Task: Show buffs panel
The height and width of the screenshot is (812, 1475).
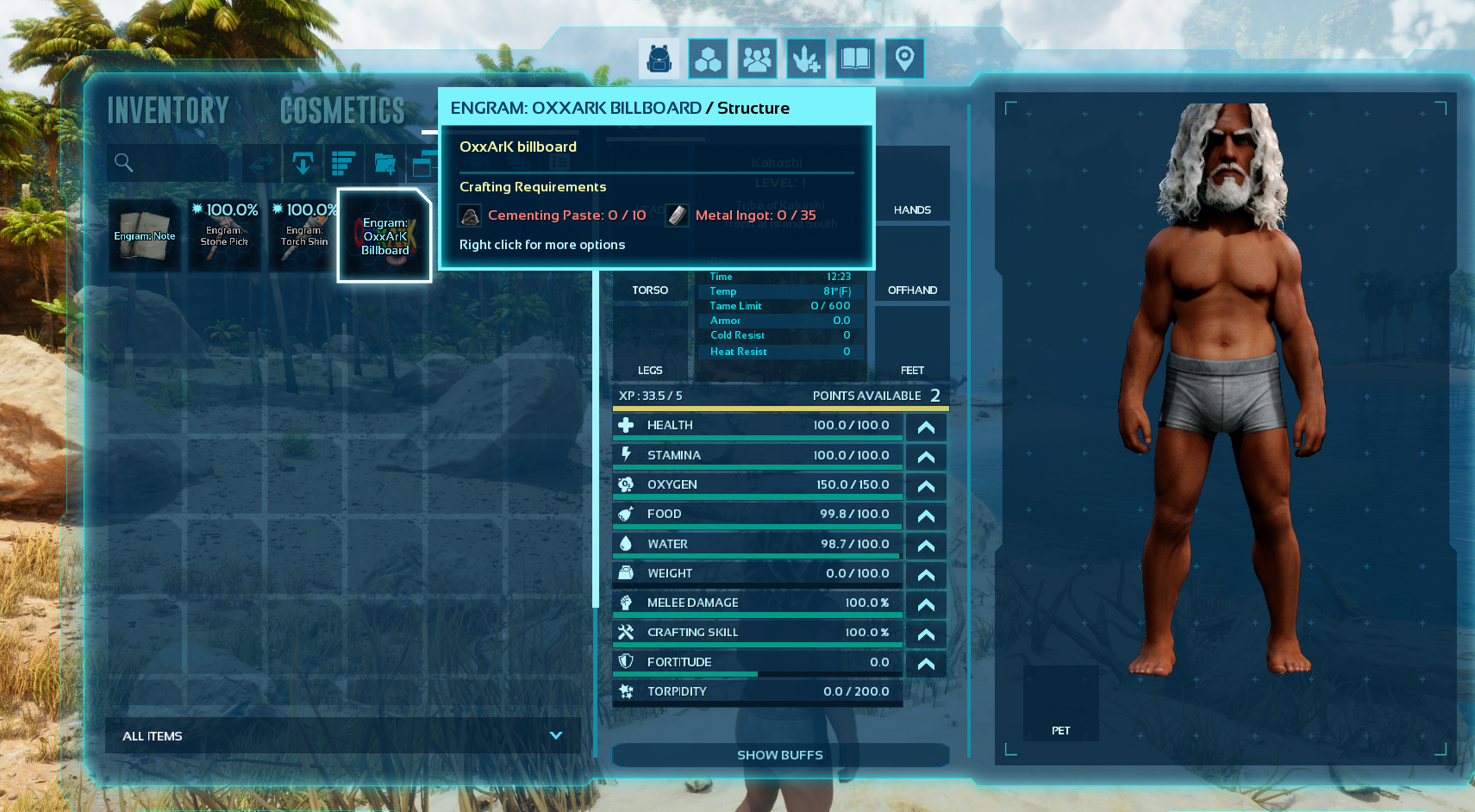Action: coord(780,755)
